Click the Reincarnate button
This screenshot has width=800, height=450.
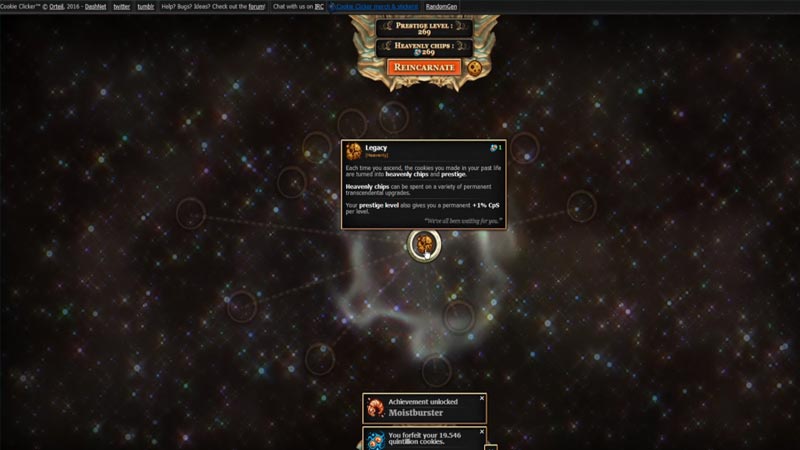[424, 67]
